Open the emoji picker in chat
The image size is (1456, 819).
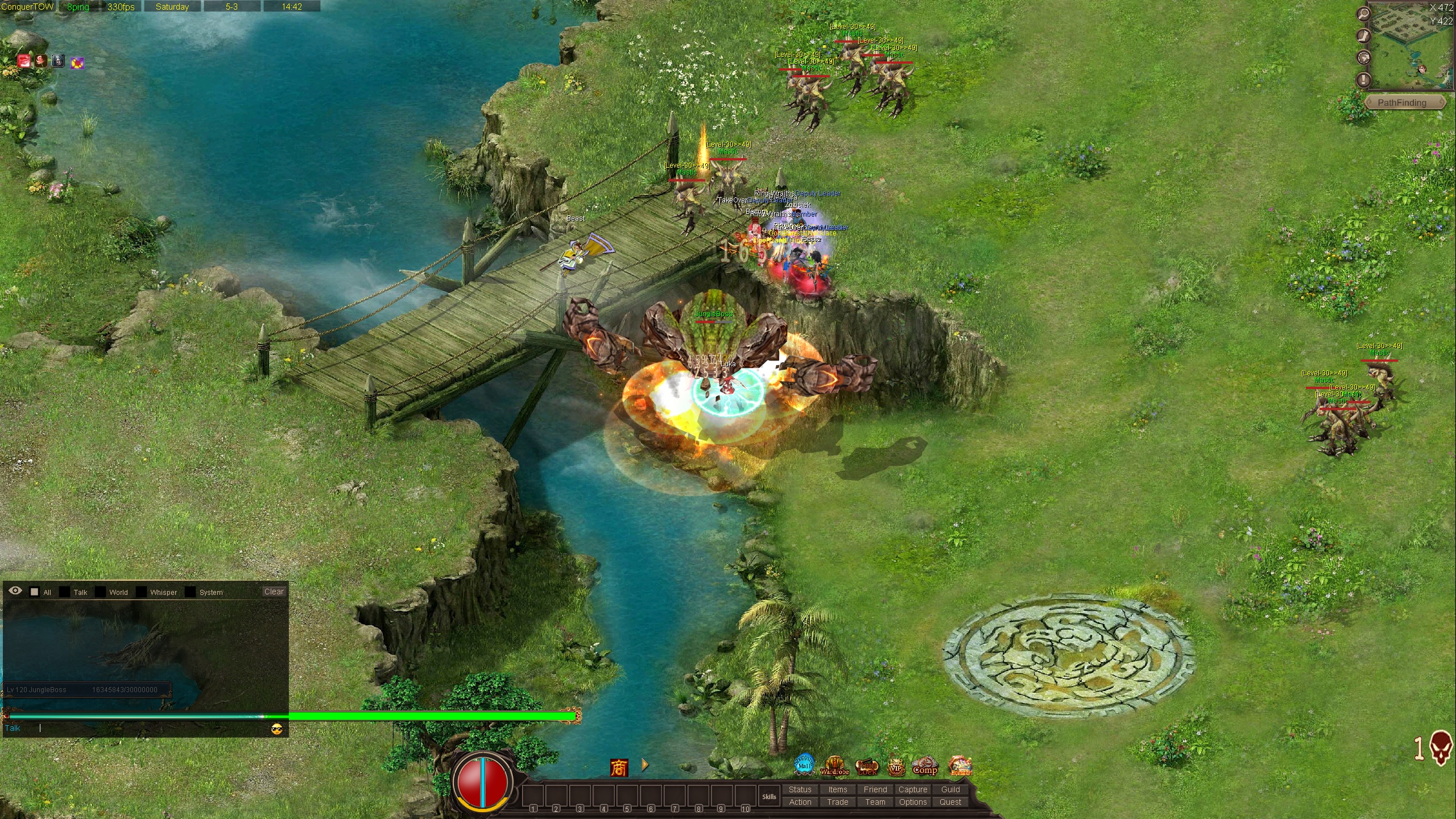click(x=277, y=729)
